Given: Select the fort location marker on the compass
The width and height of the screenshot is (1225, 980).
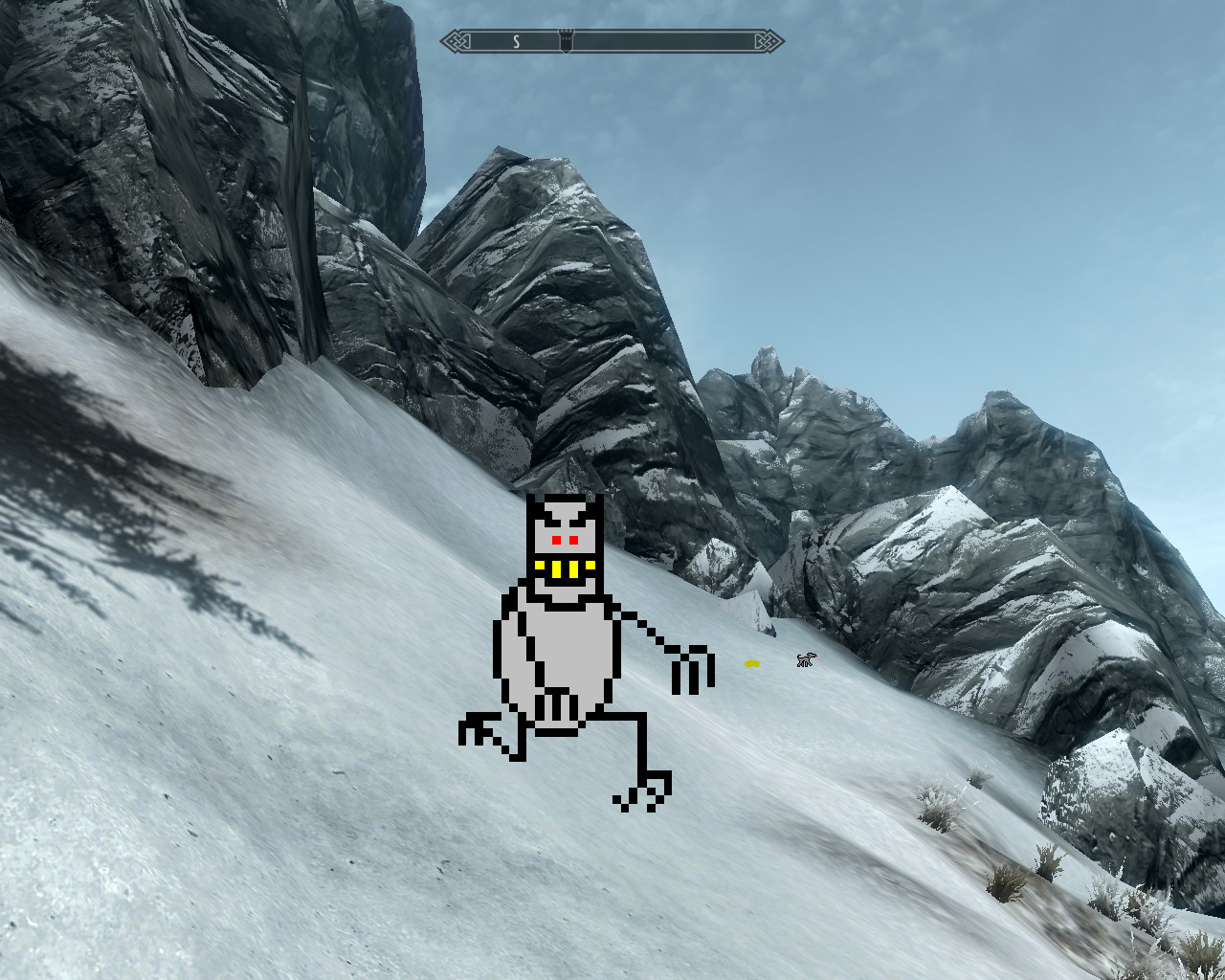Looking at the screenshot, I should pyautogui.click(x=566, y=40).
